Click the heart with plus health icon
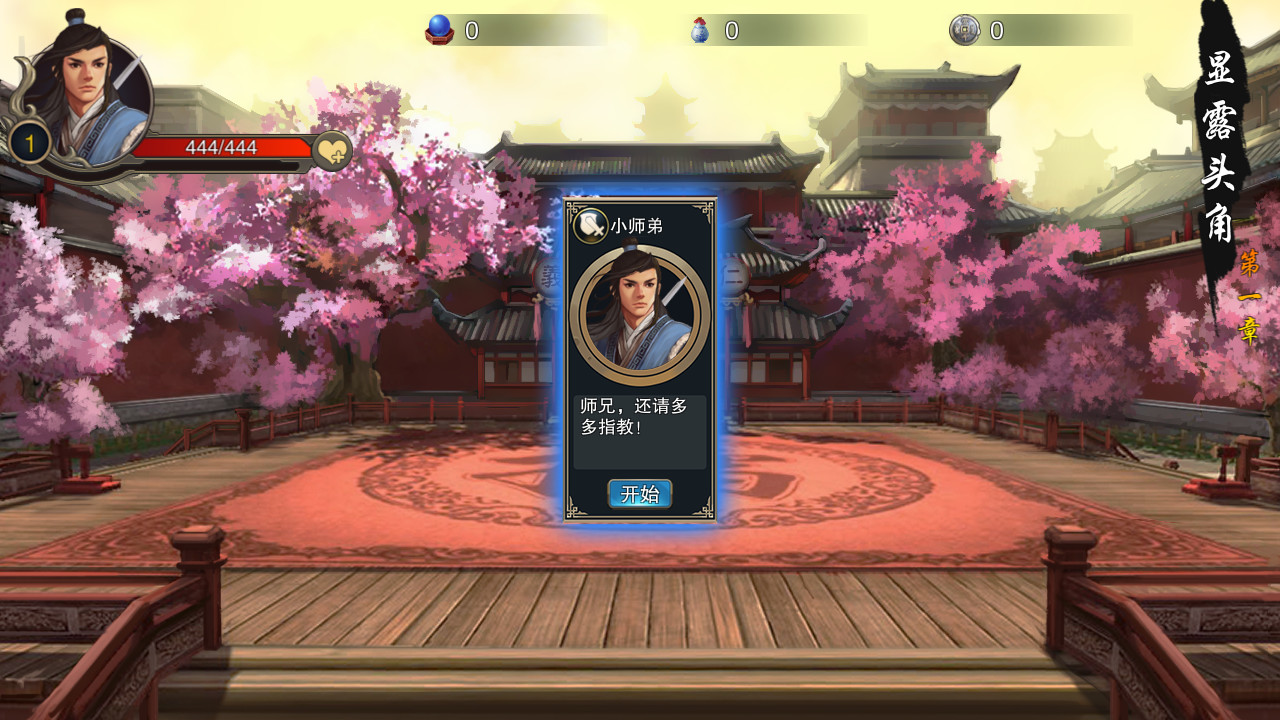 [x=330, y=151]
